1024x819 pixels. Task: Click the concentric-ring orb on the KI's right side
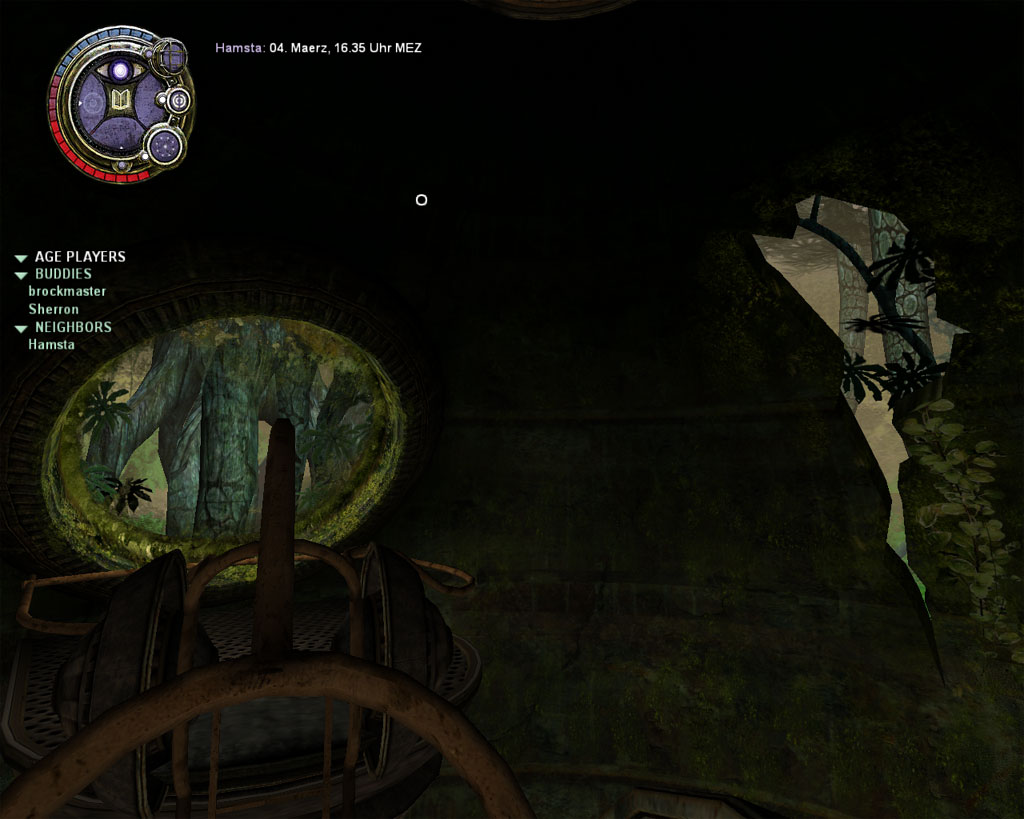(x=178, y=101)
